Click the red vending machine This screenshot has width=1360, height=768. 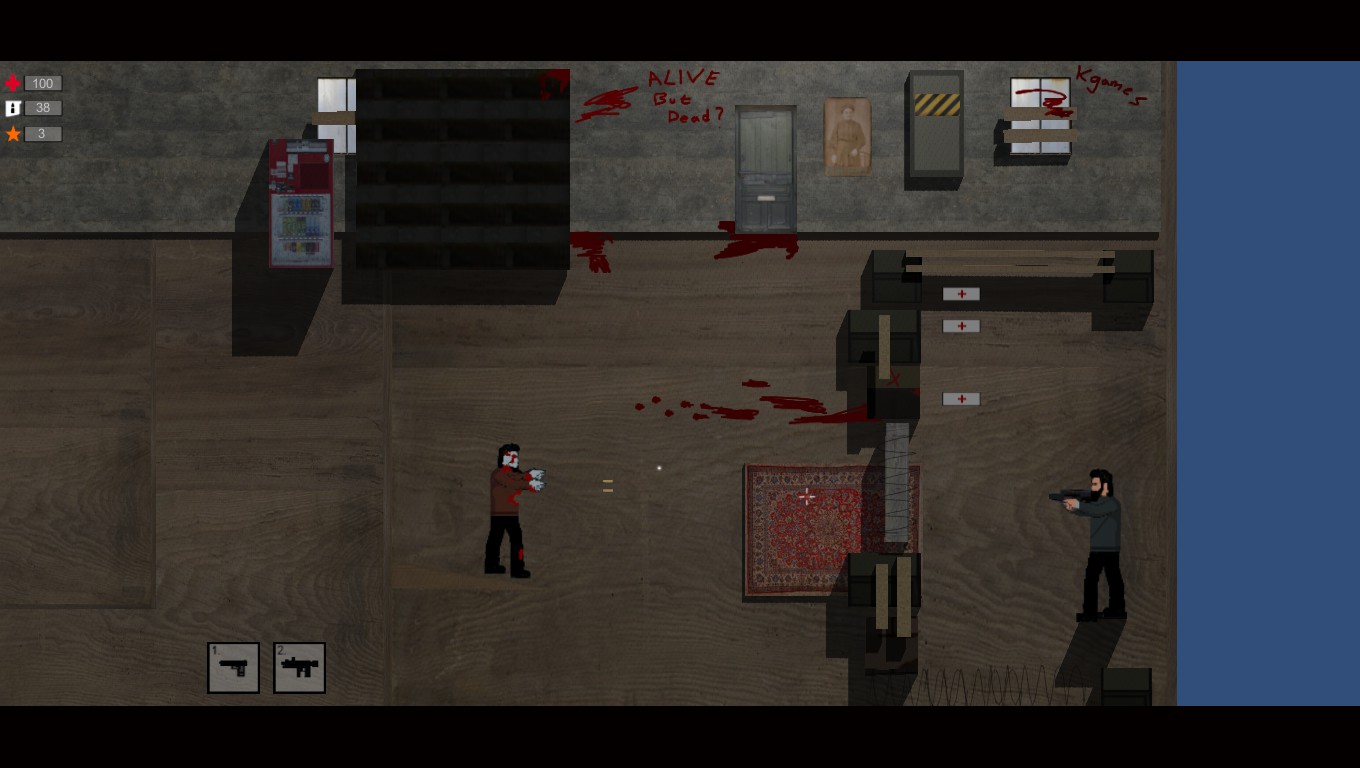[x=299, y=205]
